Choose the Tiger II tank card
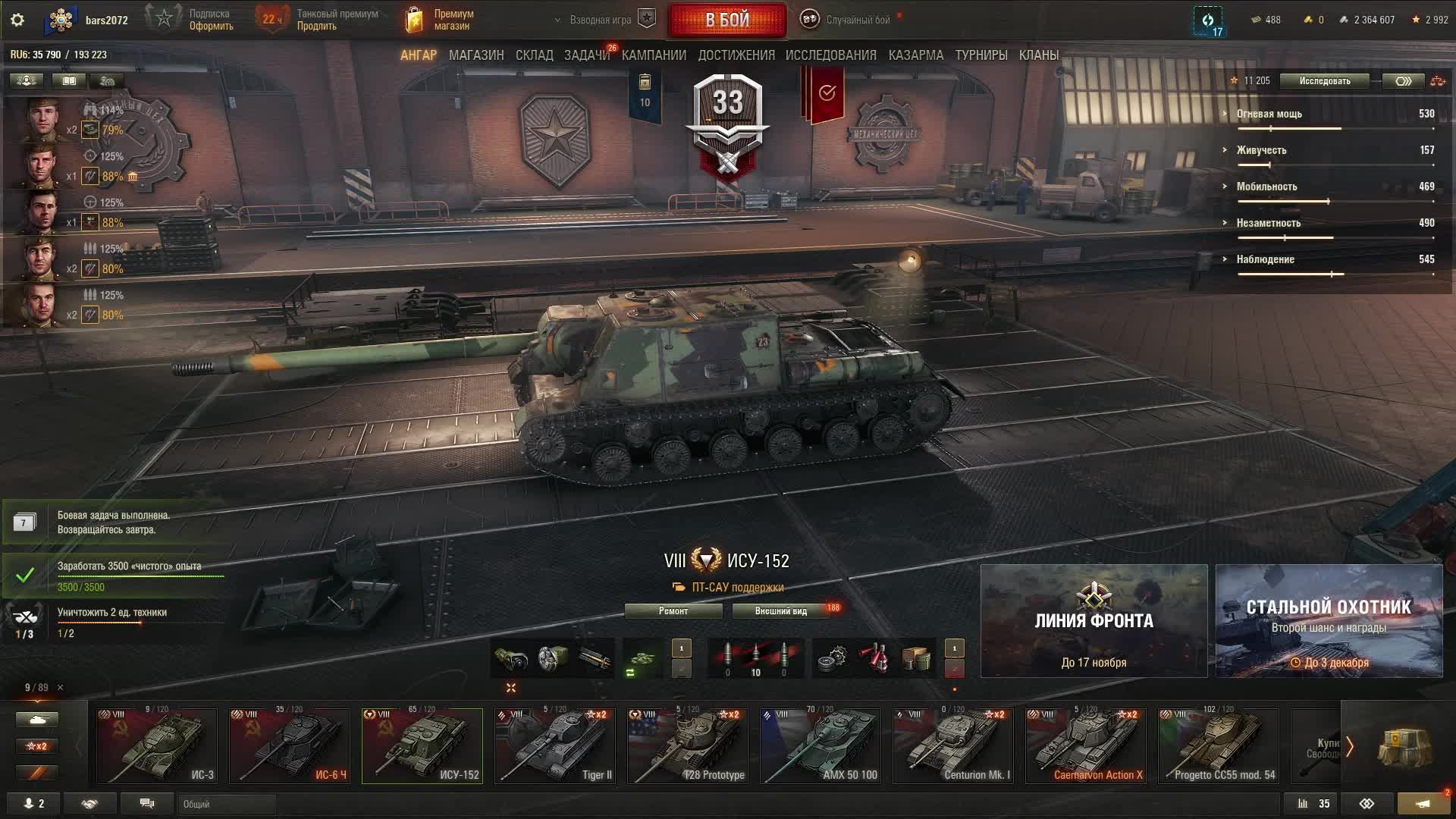The height and width of the screenshot is (819, 1456). 555,745
